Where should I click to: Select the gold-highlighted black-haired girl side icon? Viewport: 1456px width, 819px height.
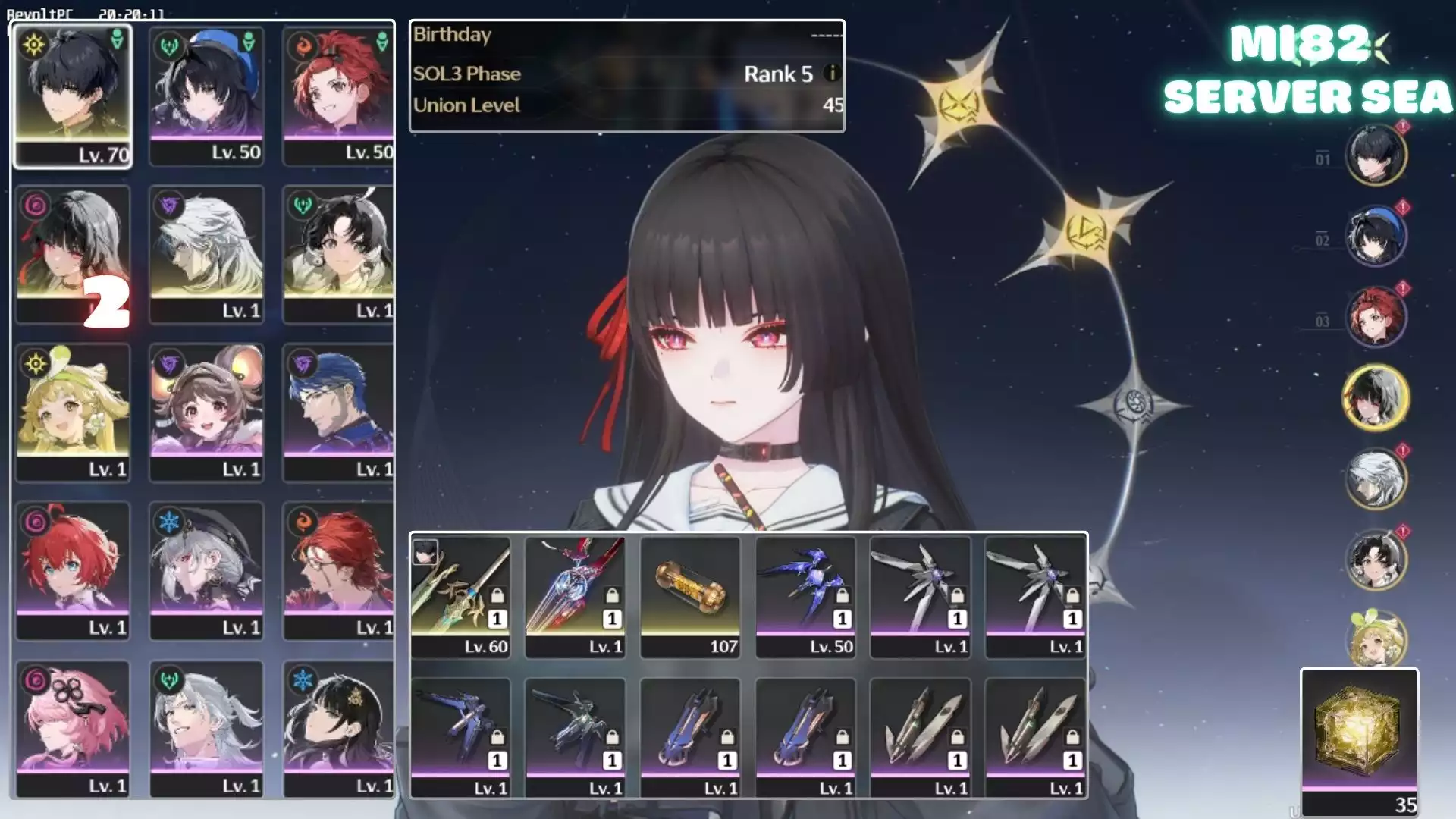[x=1376, y=397]
